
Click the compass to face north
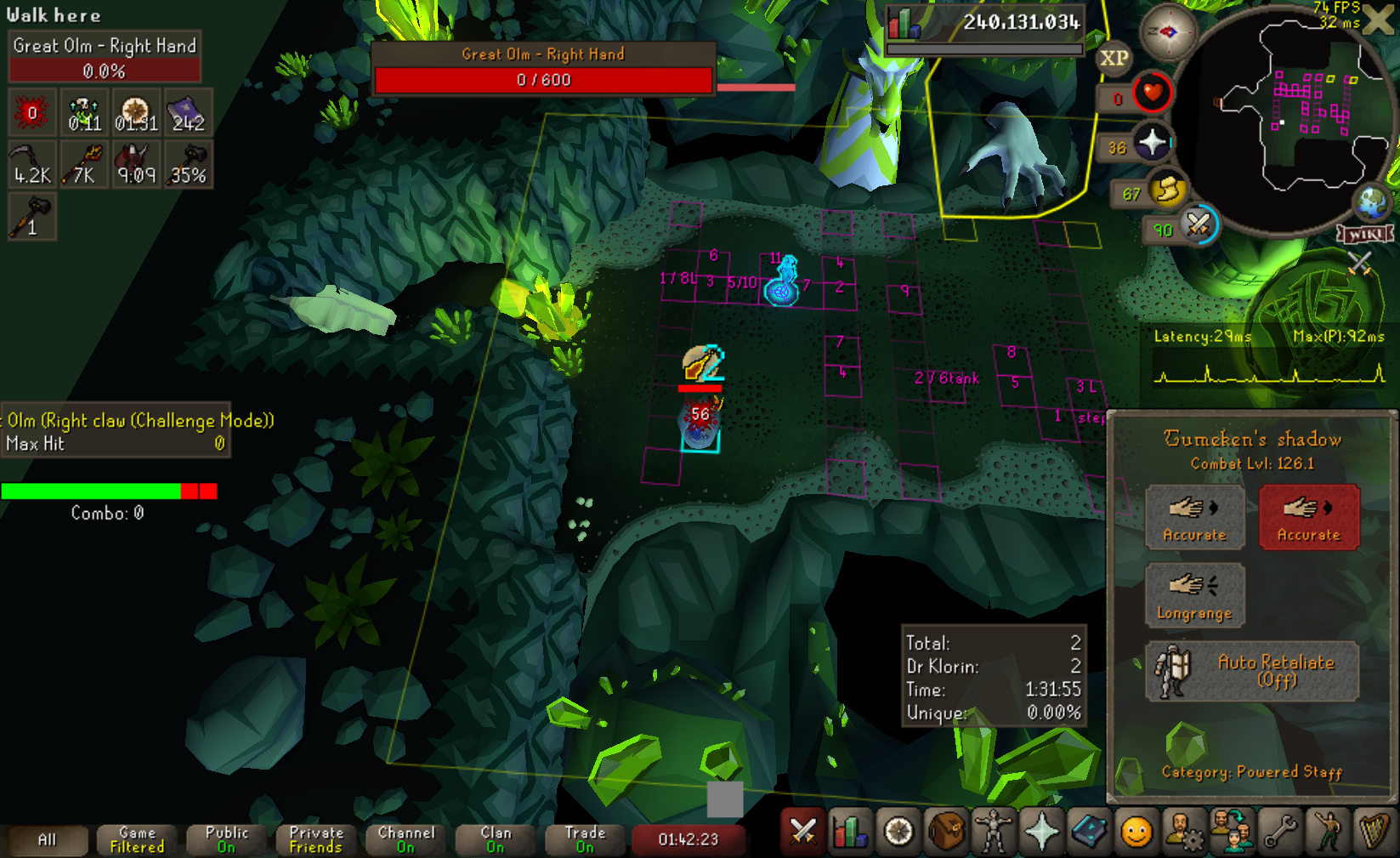tap(1168, 32)
